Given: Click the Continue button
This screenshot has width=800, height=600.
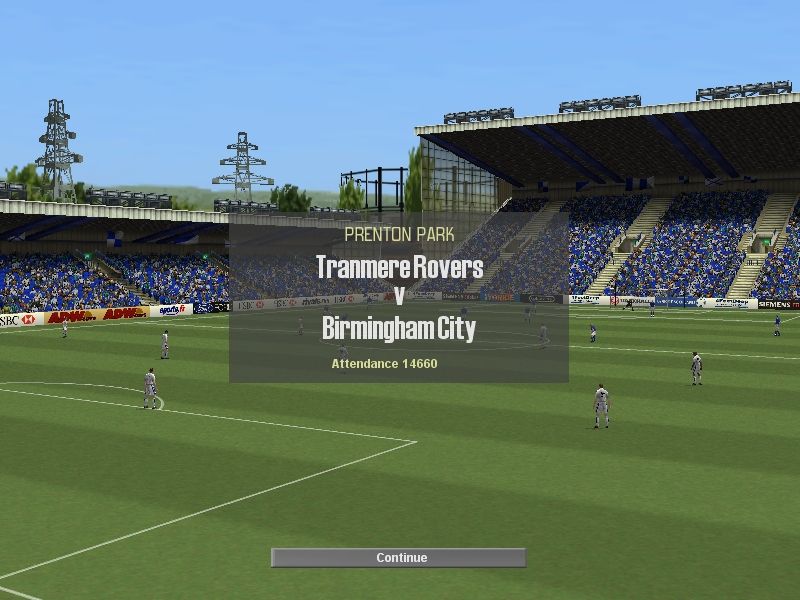Looking at the screenshot, I should 399,558.
